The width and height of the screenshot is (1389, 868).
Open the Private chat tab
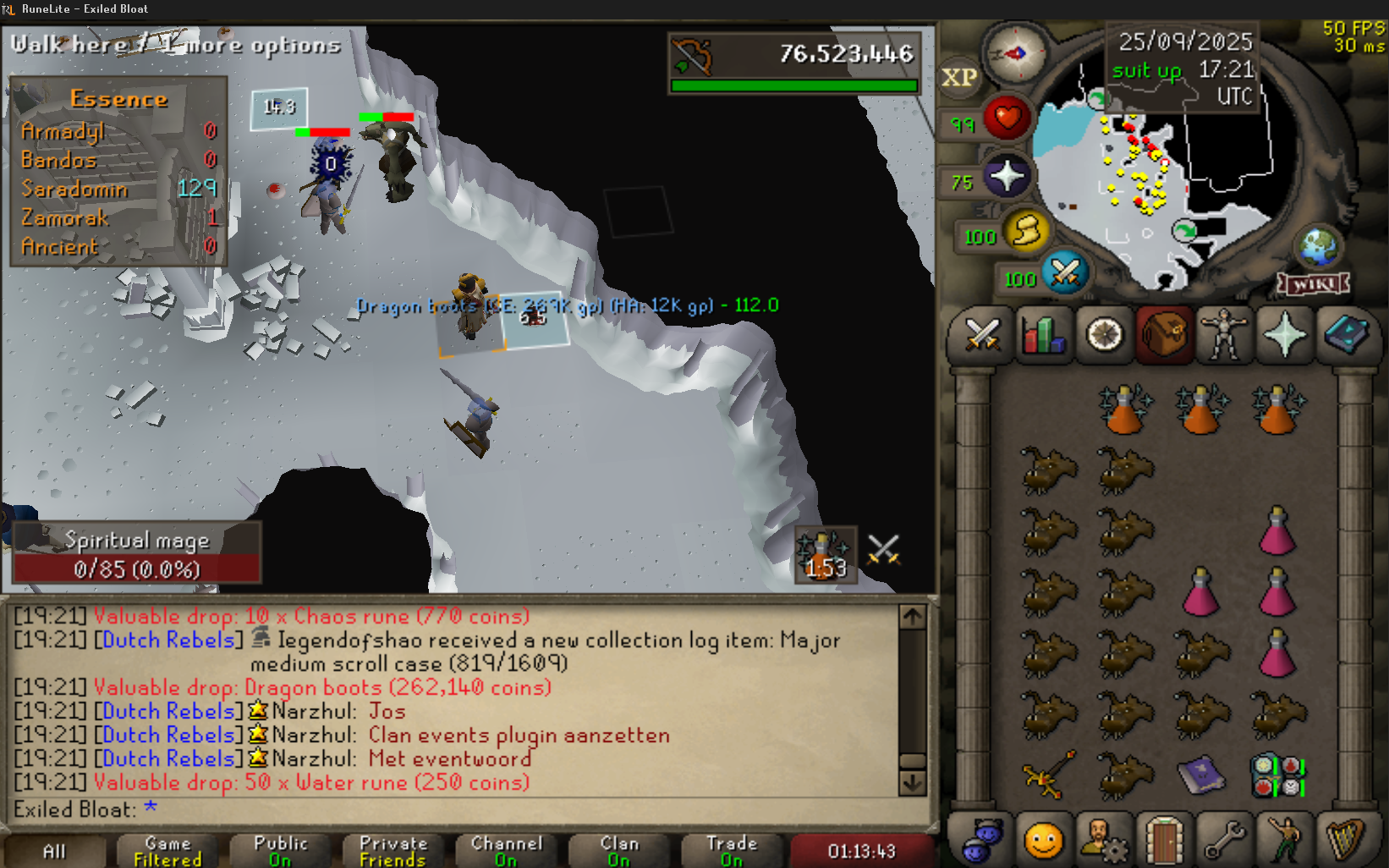(393, 851)
